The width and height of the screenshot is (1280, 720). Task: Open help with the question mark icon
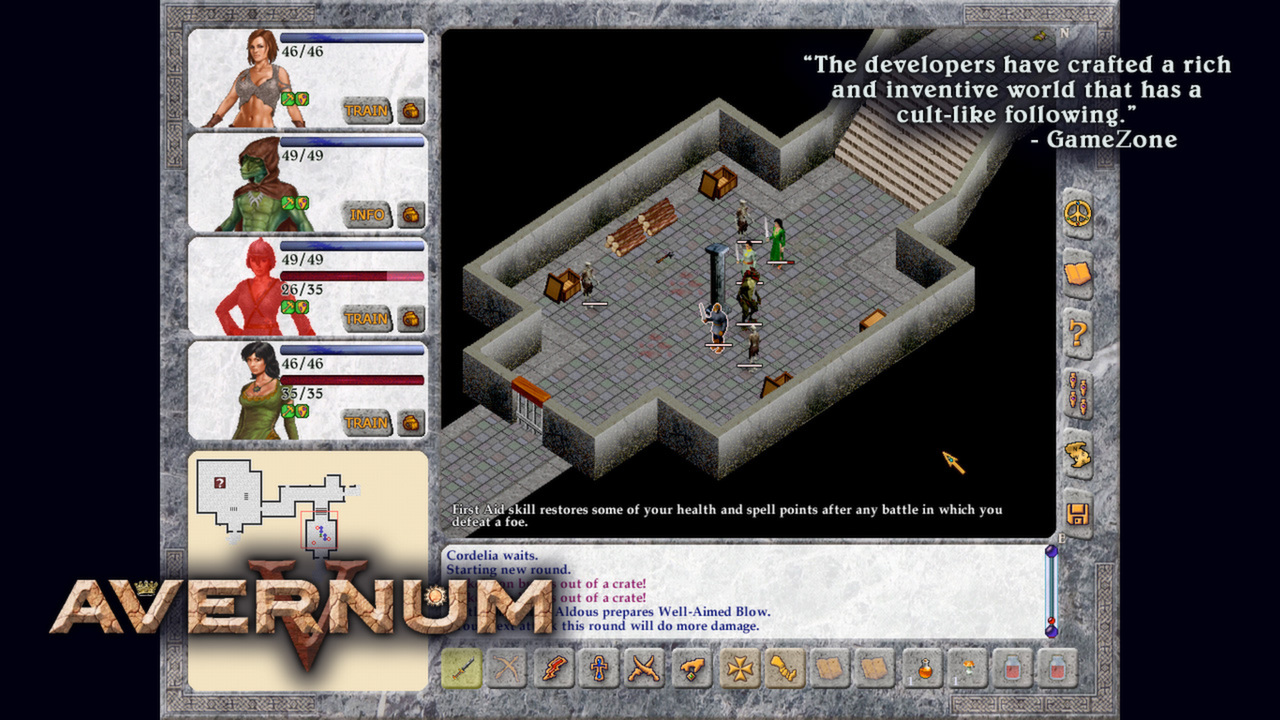point(1077,333)
